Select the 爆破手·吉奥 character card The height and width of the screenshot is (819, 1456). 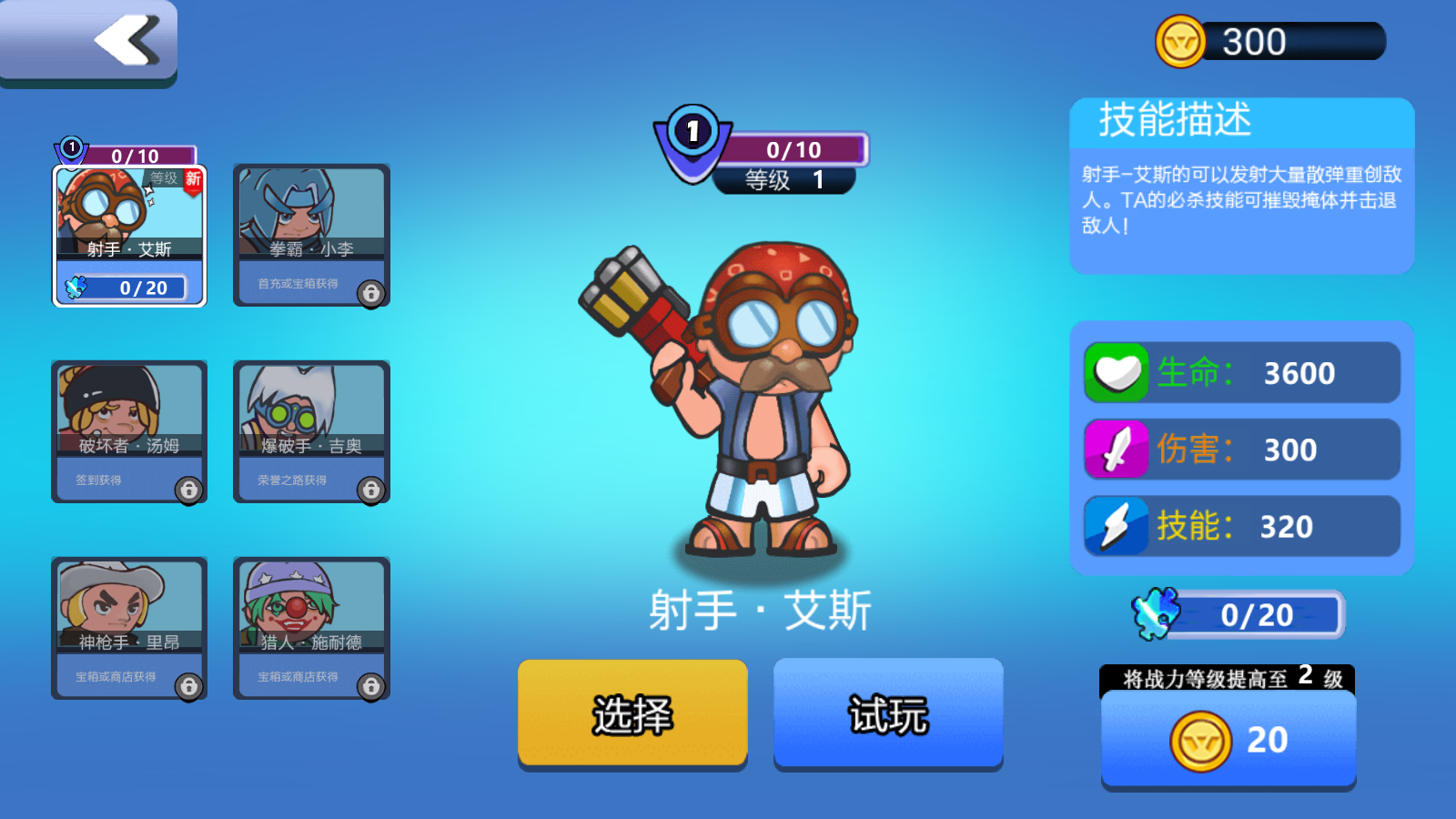tap(311, 431)
